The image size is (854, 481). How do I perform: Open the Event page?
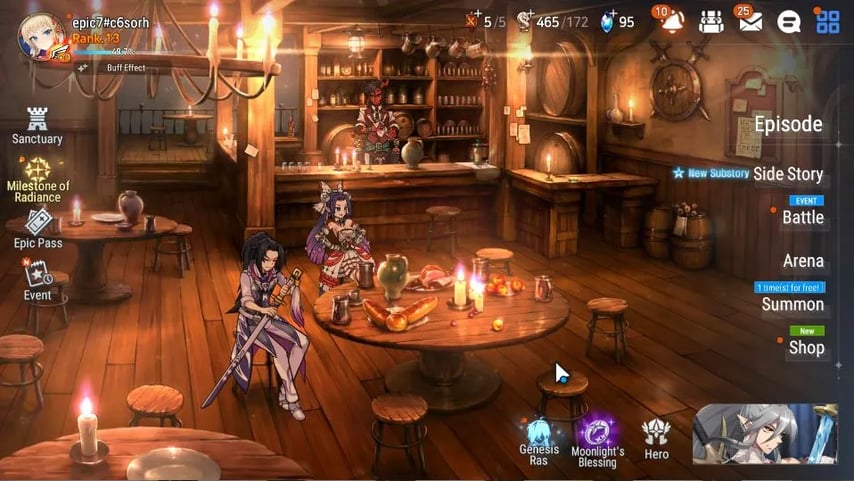pyautogui.click(x=38, y=279)
